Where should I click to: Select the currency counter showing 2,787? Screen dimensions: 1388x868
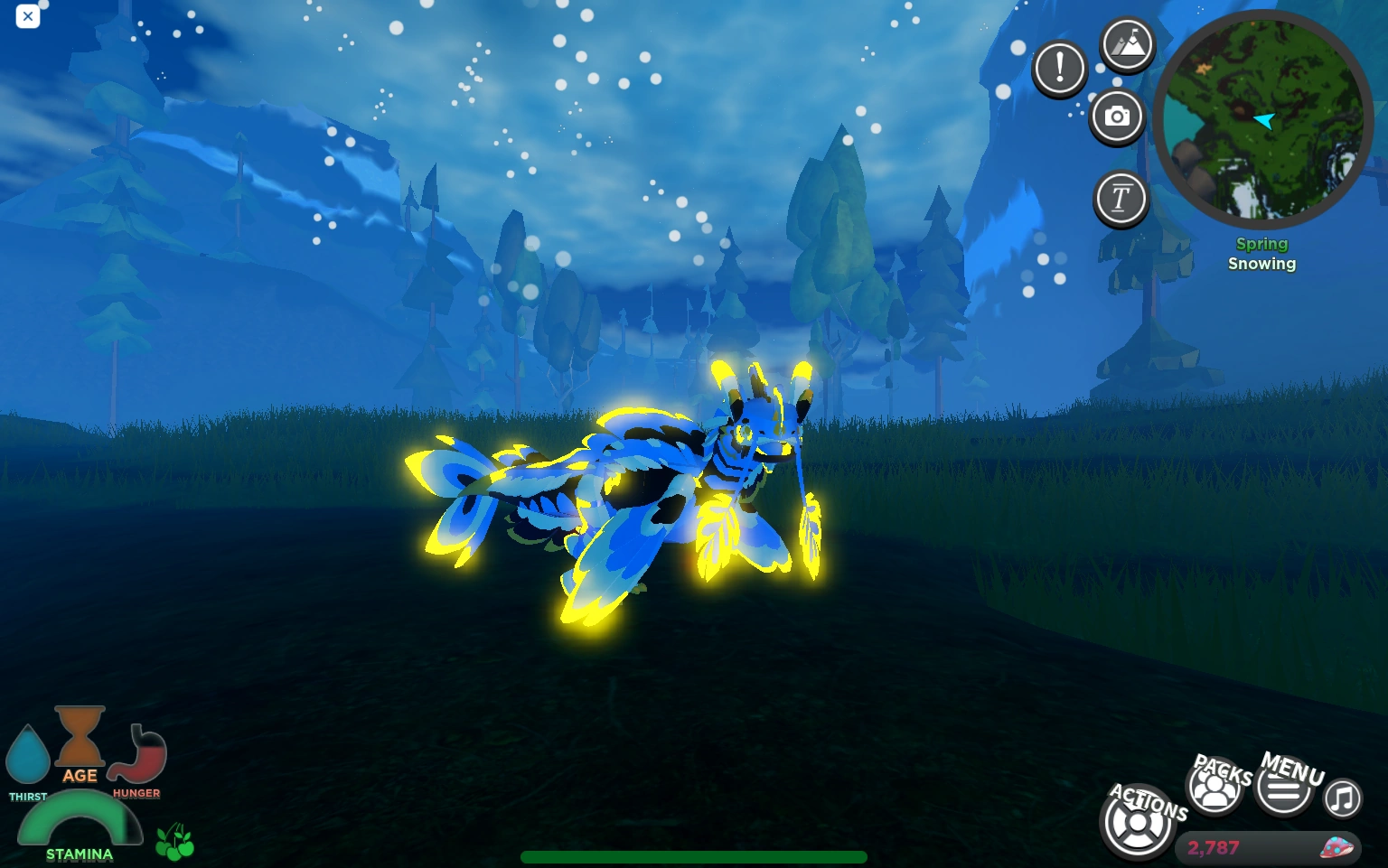(1212, 848)
